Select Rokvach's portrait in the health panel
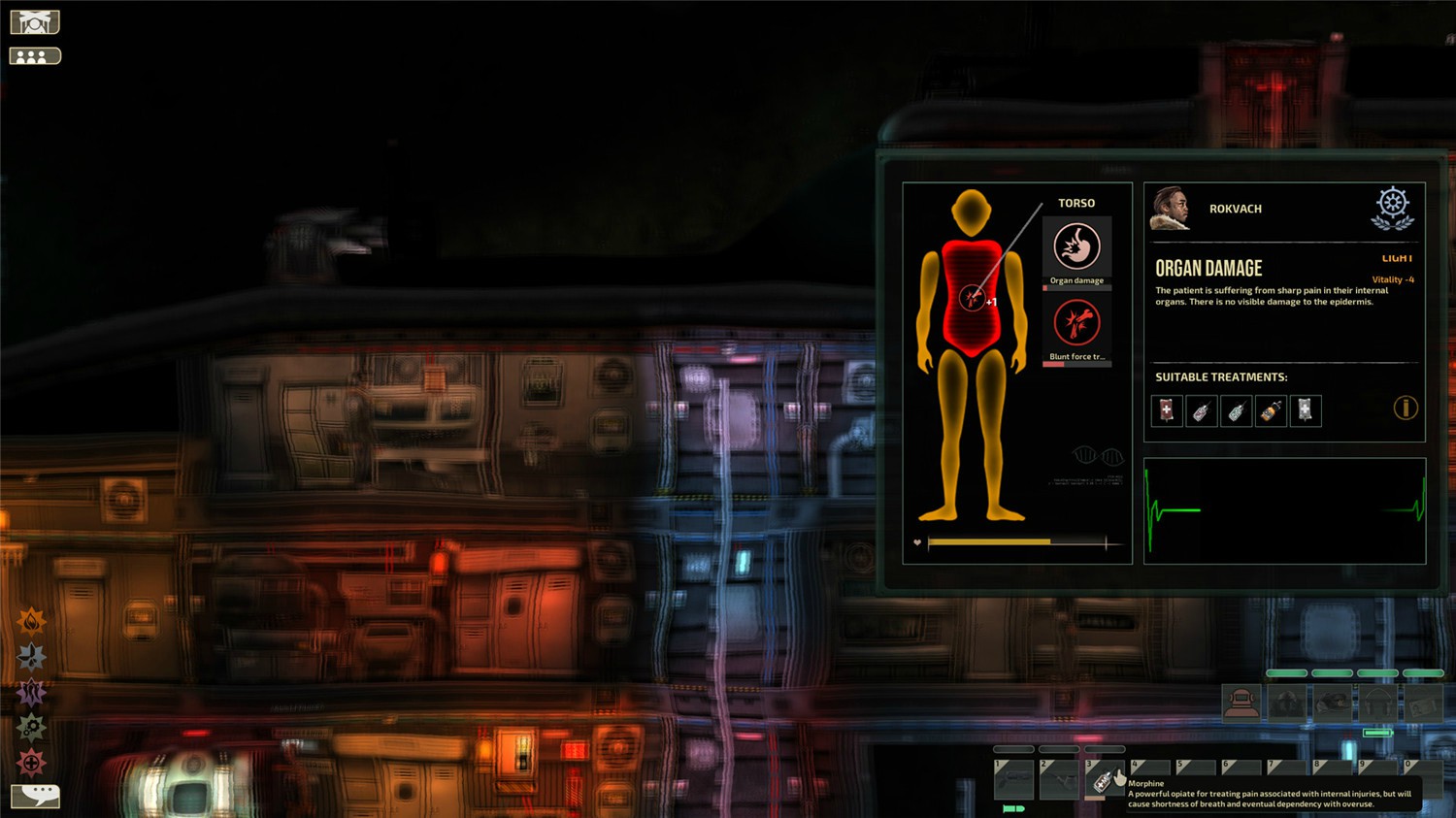 pos(1171,209)
